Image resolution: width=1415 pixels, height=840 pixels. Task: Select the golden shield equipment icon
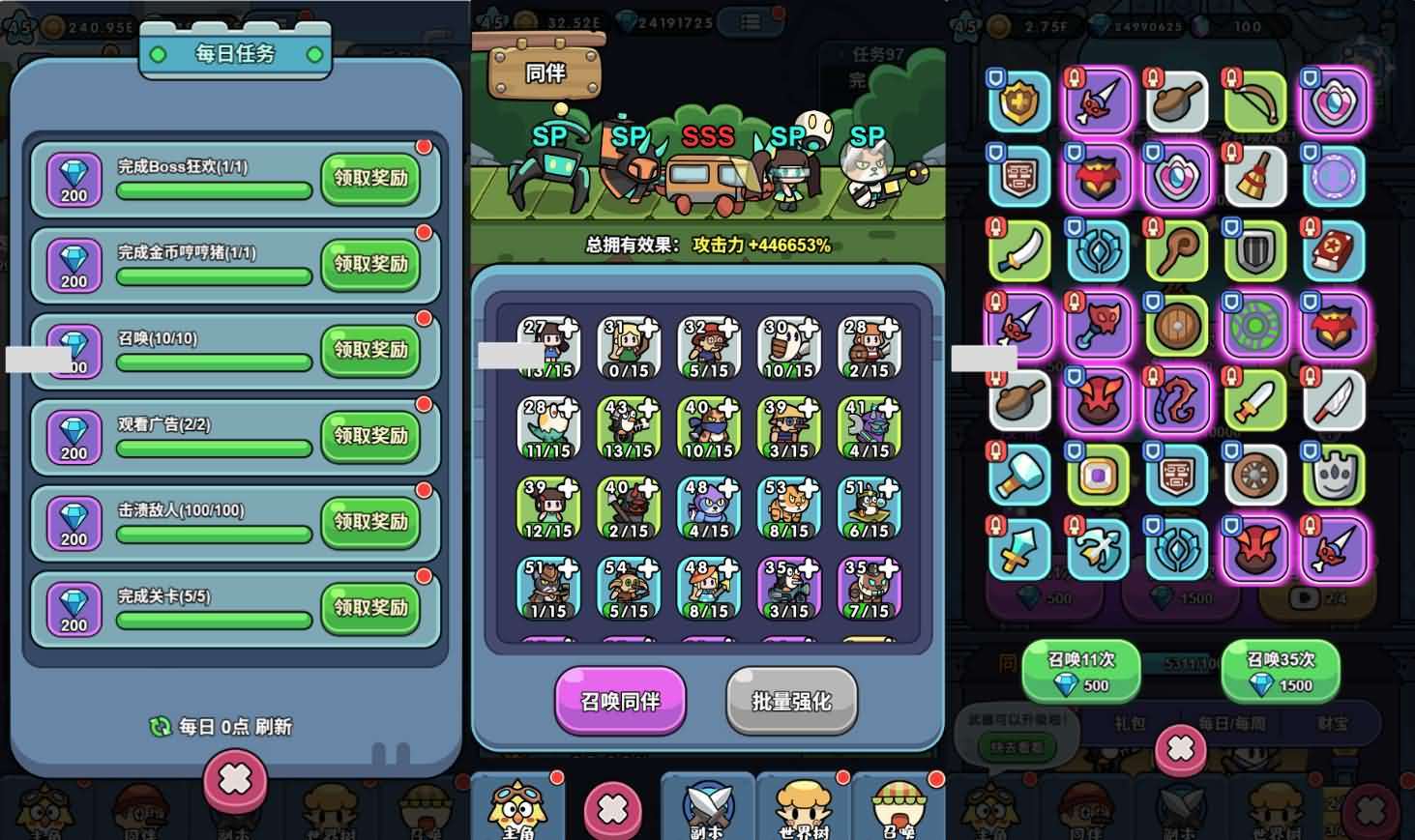tap(1018, 100)
